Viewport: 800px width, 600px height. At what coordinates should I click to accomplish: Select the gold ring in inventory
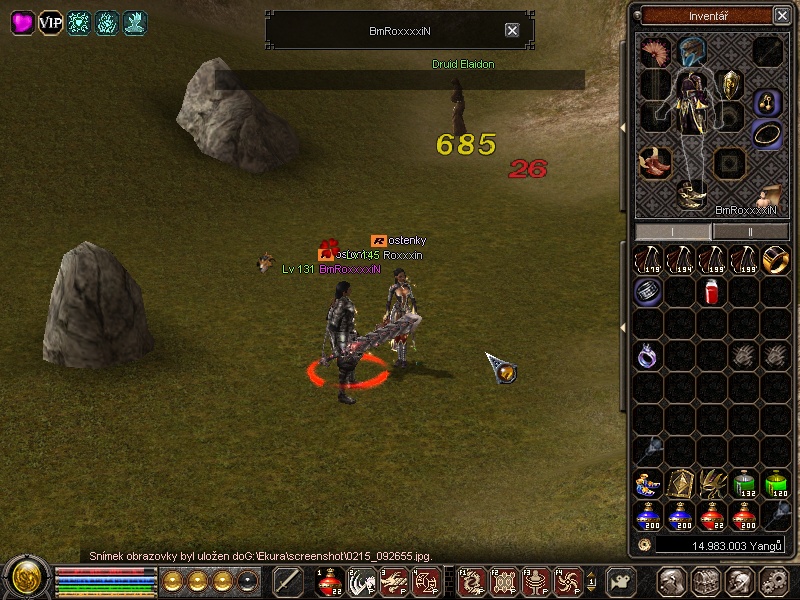[x=775, y=260]
